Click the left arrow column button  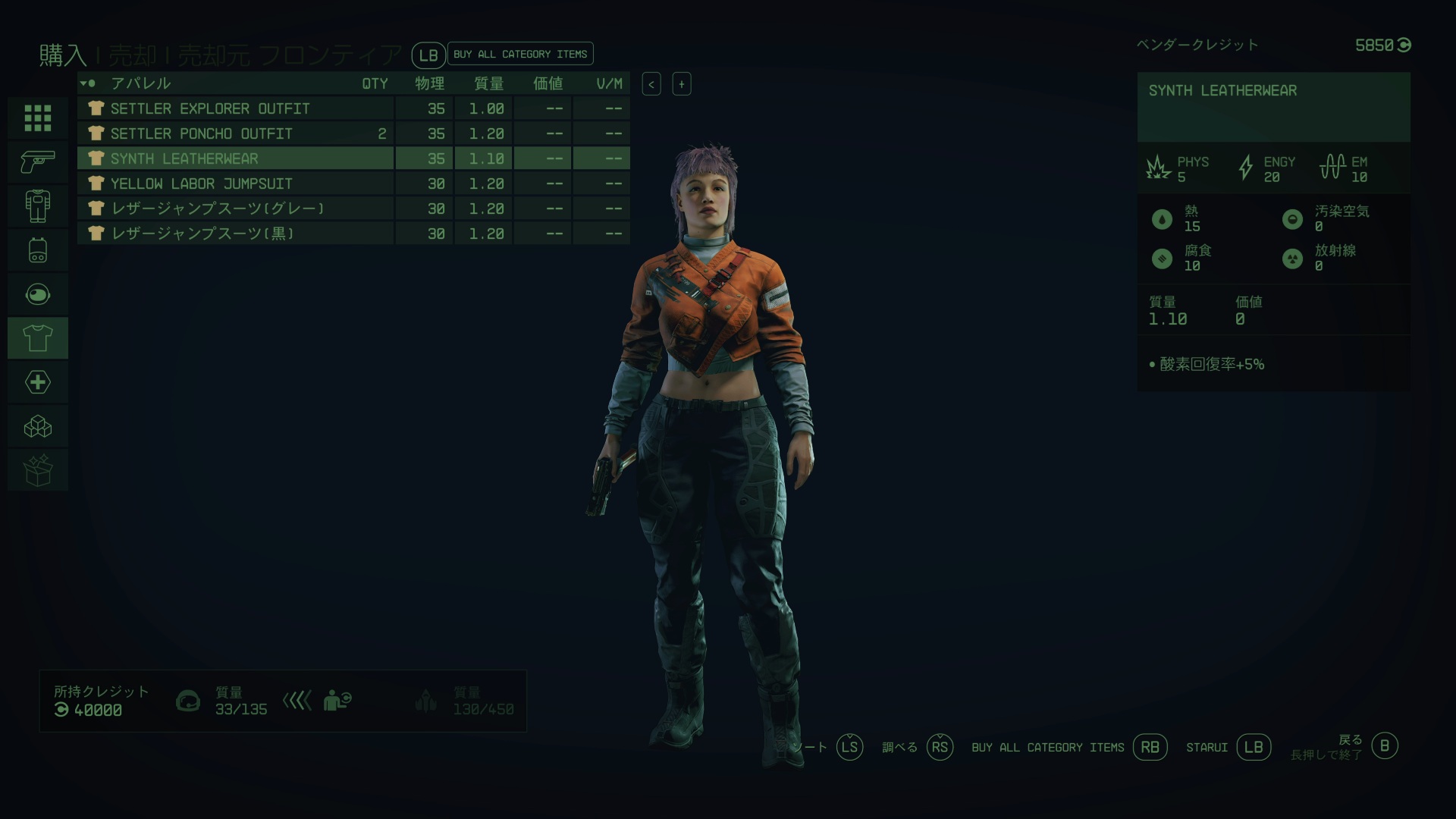pos(651,84)
